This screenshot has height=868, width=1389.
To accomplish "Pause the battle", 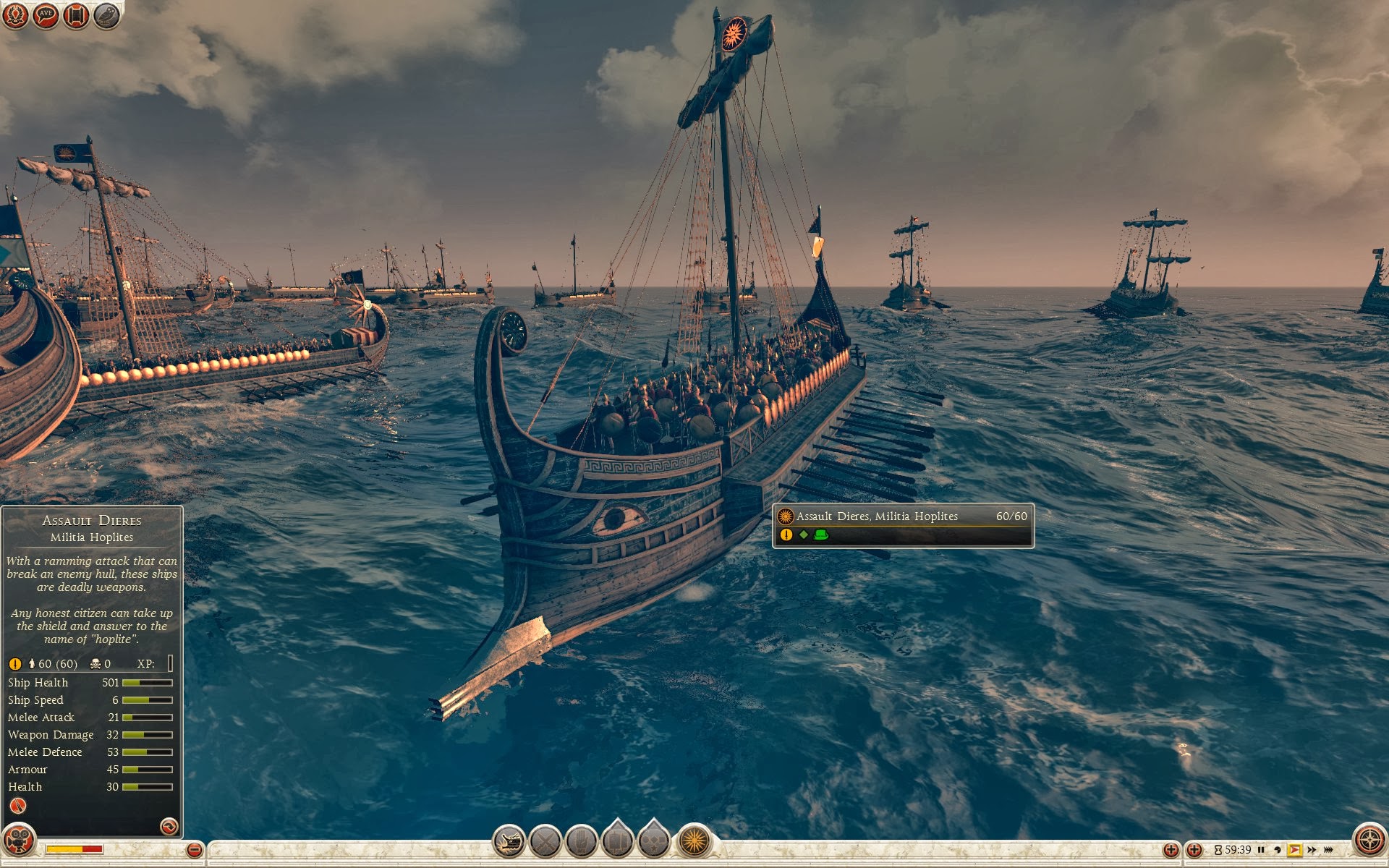I will point(1261,850).
